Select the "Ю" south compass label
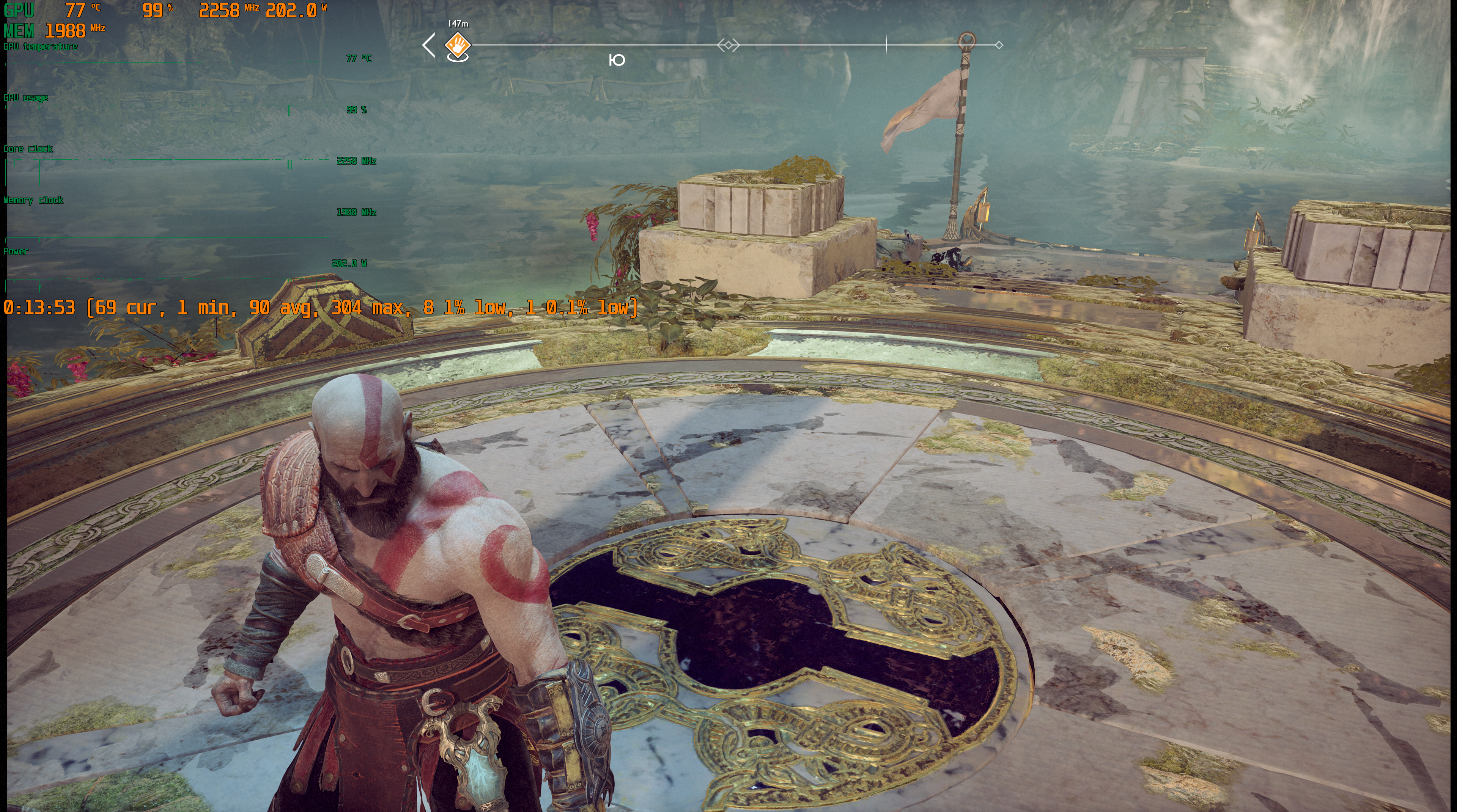 tap(617, 60)
